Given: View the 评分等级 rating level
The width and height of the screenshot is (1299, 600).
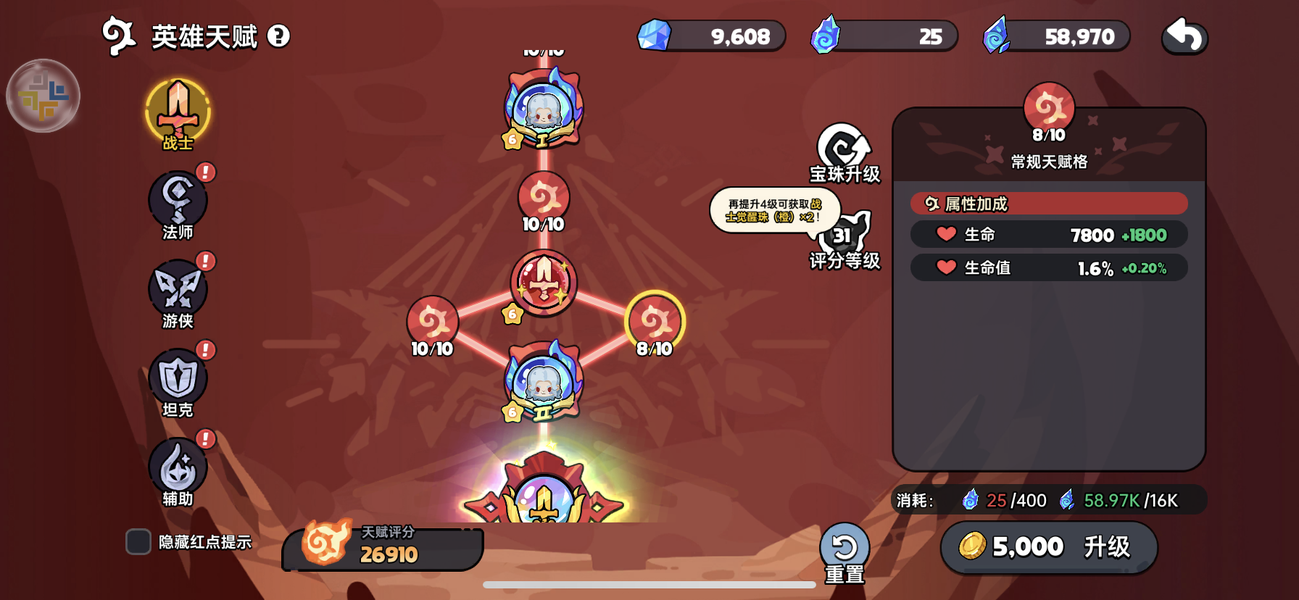Looking at the screenshot, I should coord(844,240).
